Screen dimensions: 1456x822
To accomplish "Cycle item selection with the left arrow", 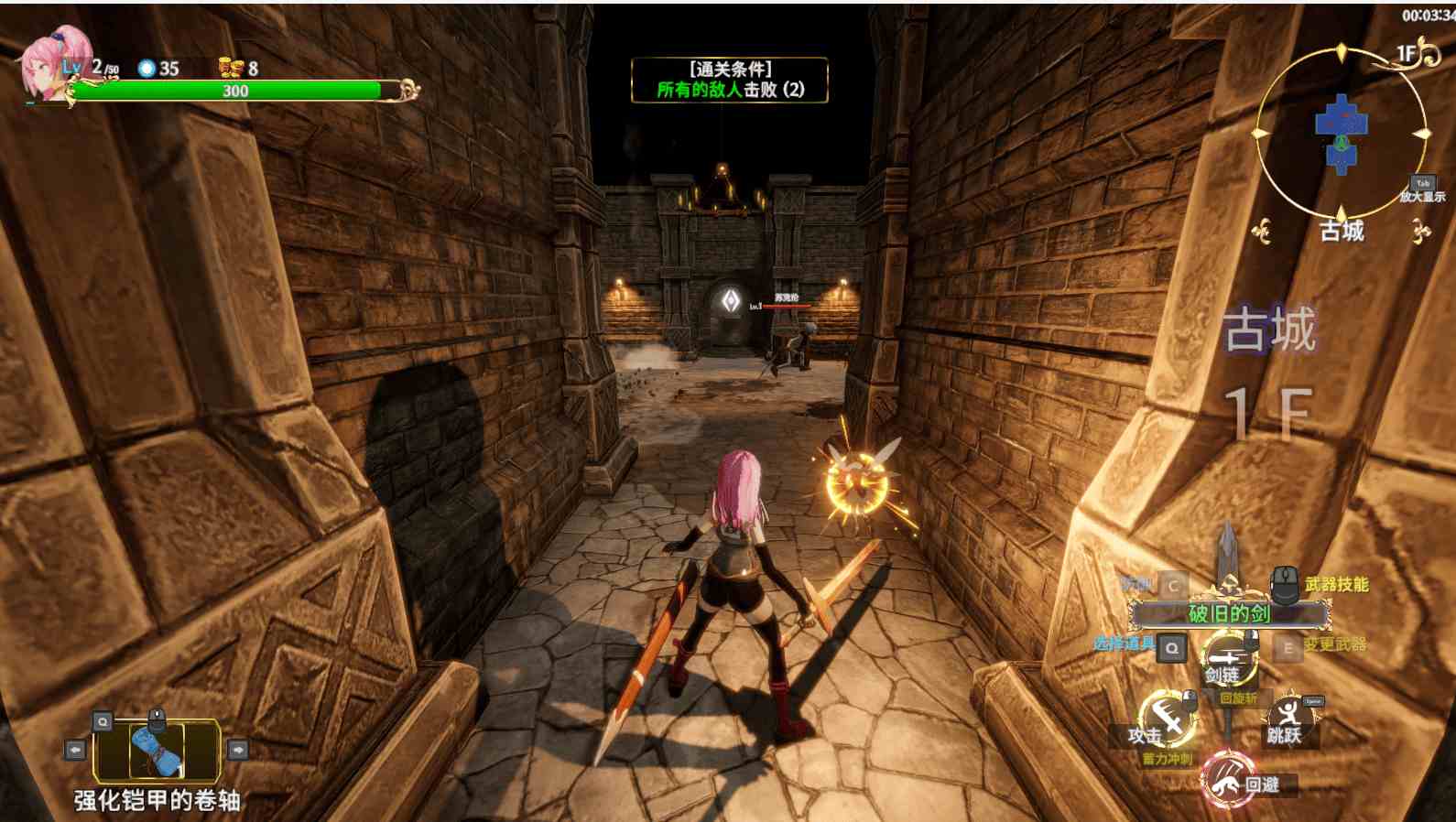I will tap(75, 751).
